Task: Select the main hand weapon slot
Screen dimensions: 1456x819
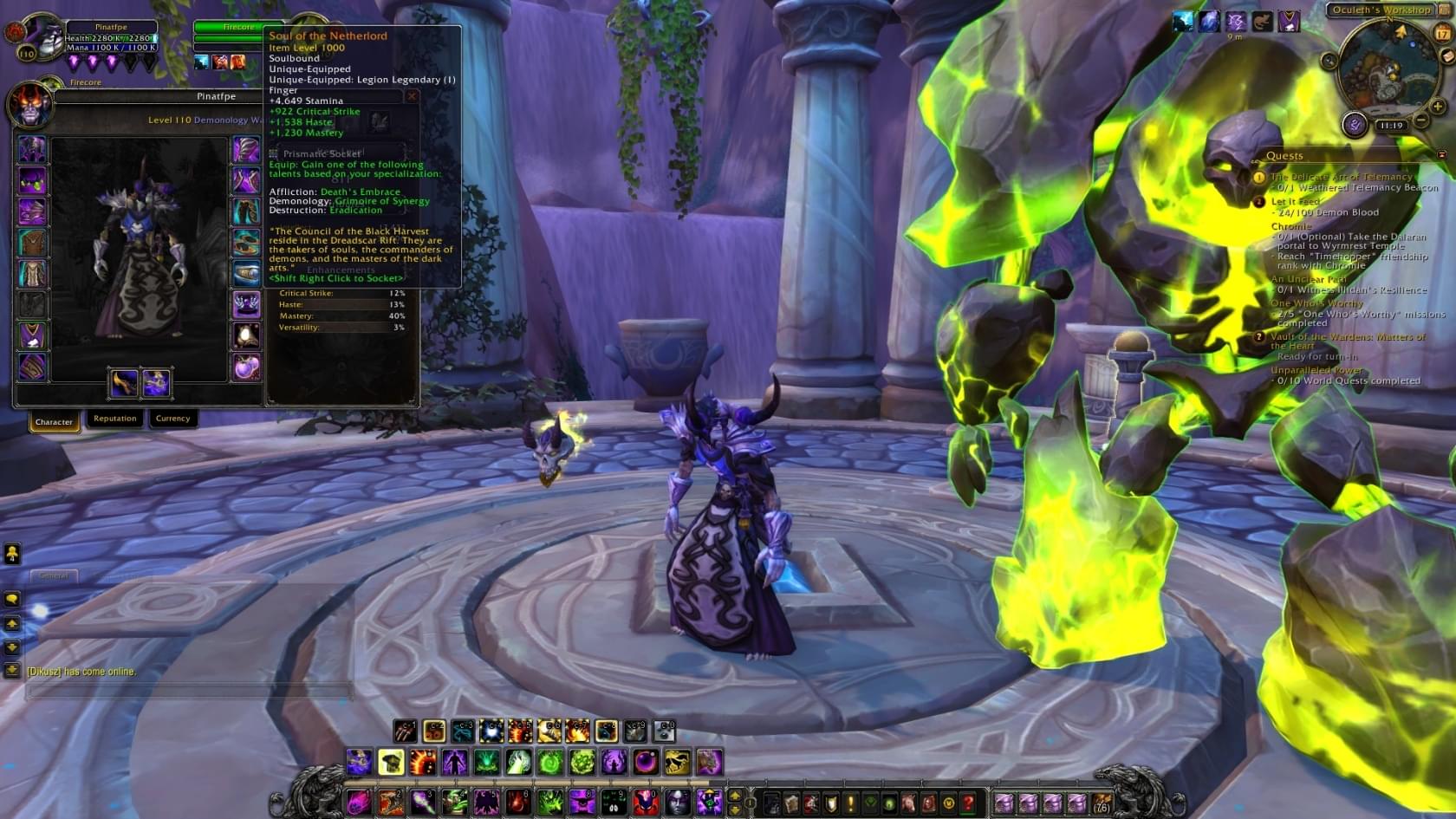Action: (124, 383)
